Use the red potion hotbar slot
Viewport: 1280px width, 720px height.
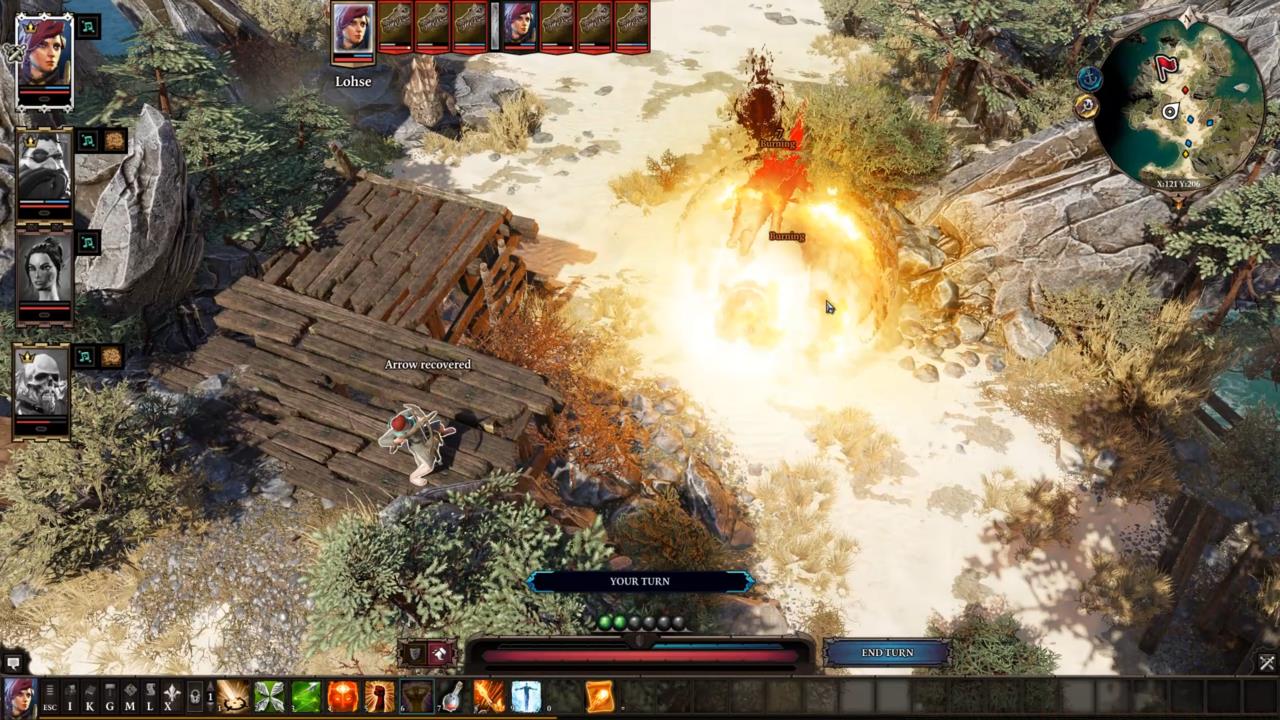[452, 696]
